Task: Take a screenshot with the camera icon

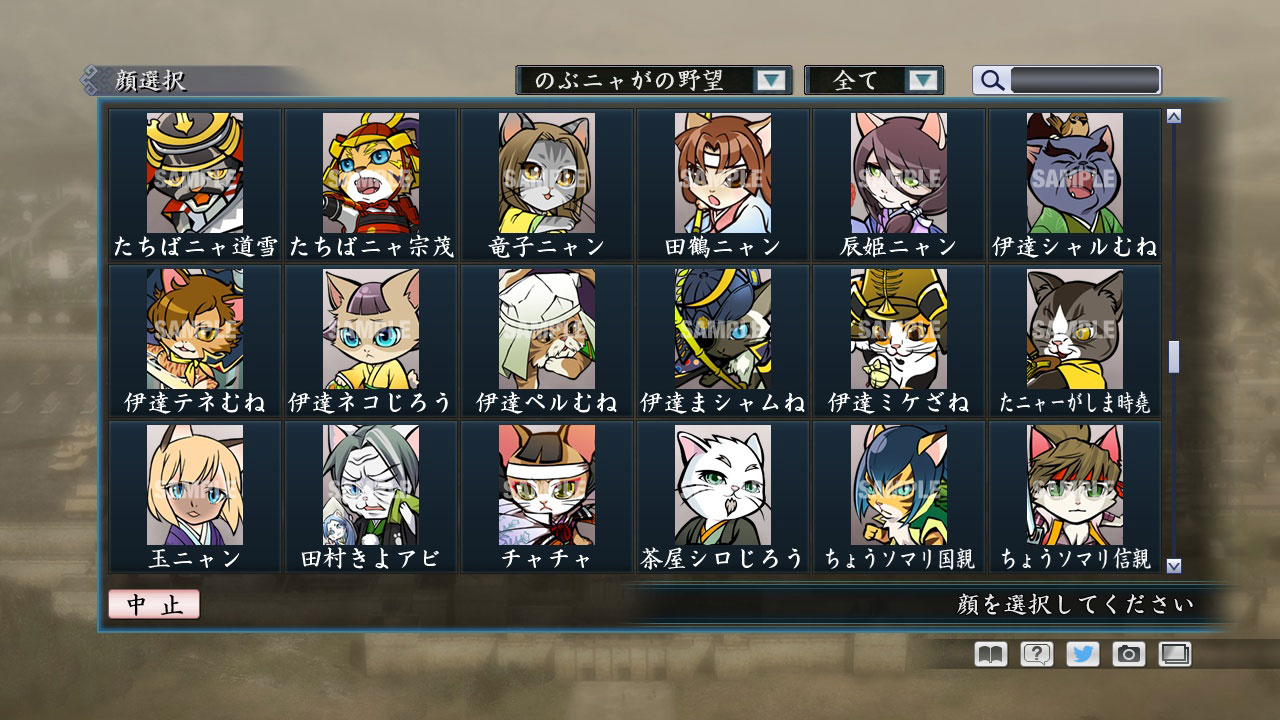Action: point(1129,654)
